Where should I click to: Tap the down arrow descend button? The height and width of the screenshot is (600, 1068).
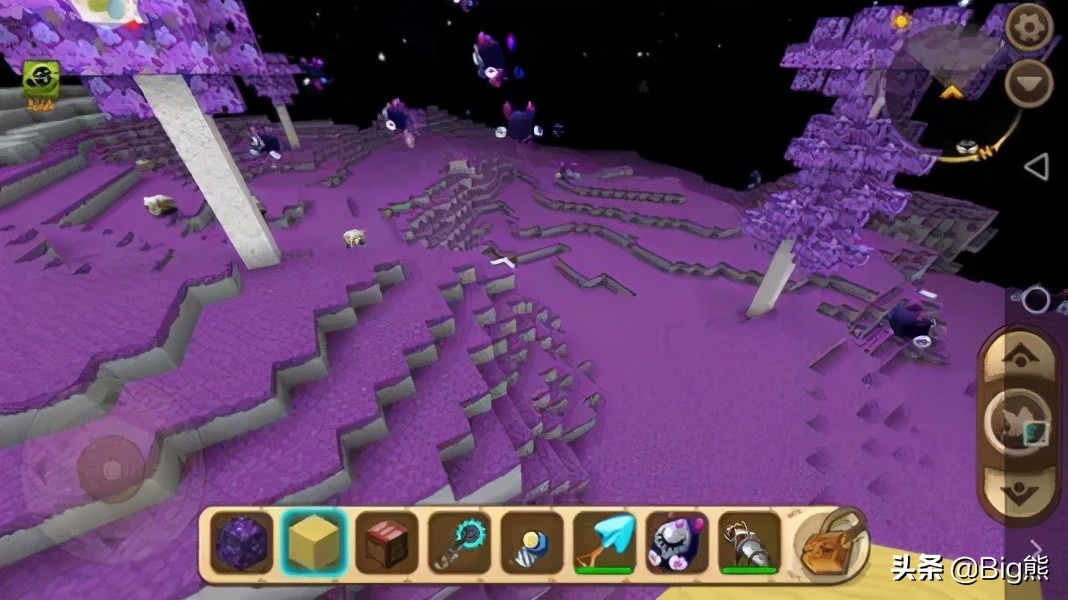tap(1019, 489)
